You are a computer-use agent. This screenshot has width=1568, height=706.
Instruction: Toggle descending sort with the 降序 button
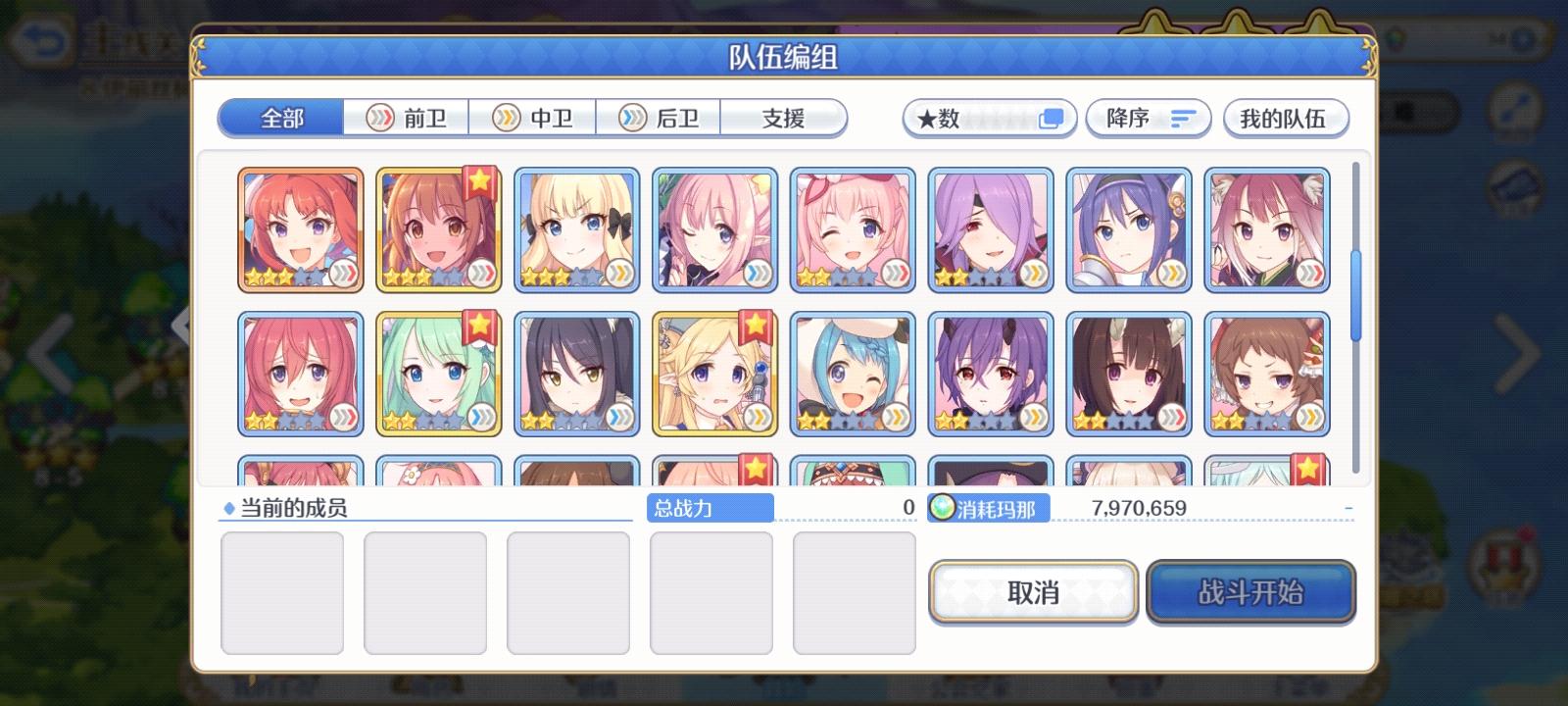point(1149,118)
